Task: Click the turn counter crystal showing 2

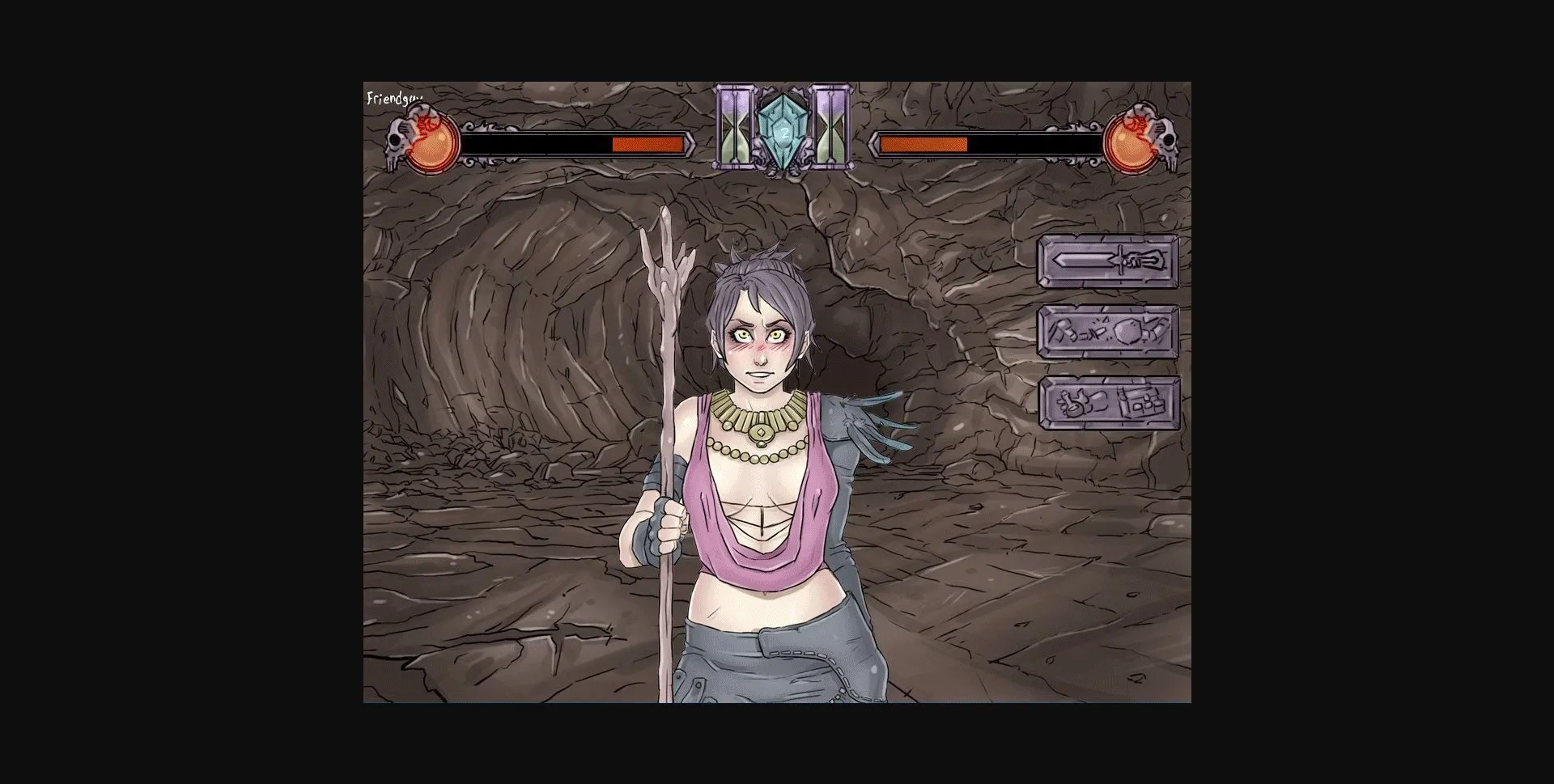Action: click(782, 128)
